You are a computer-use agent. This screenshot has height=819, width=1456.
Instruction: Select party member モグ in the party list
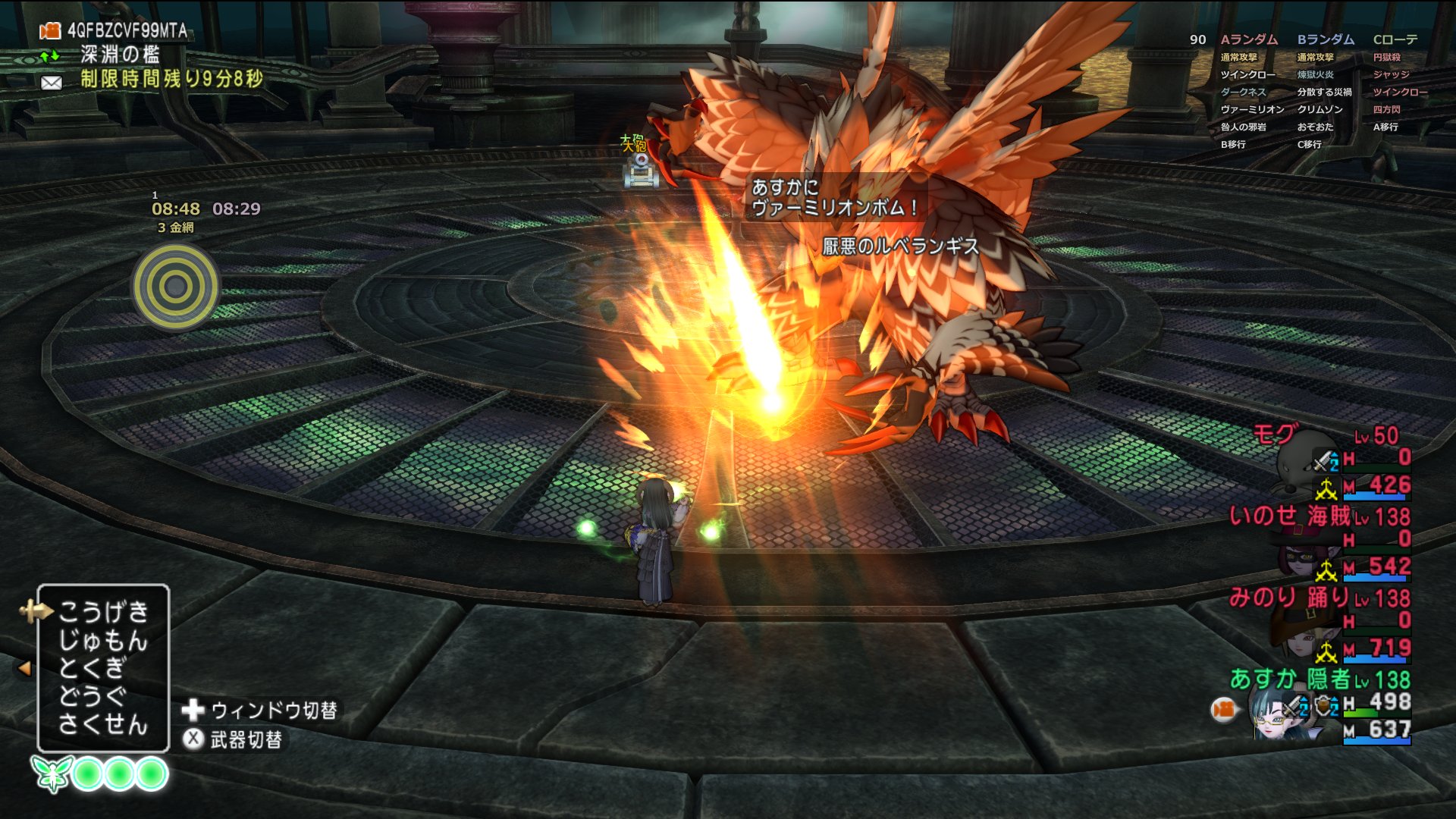(x=1274, y=435)
